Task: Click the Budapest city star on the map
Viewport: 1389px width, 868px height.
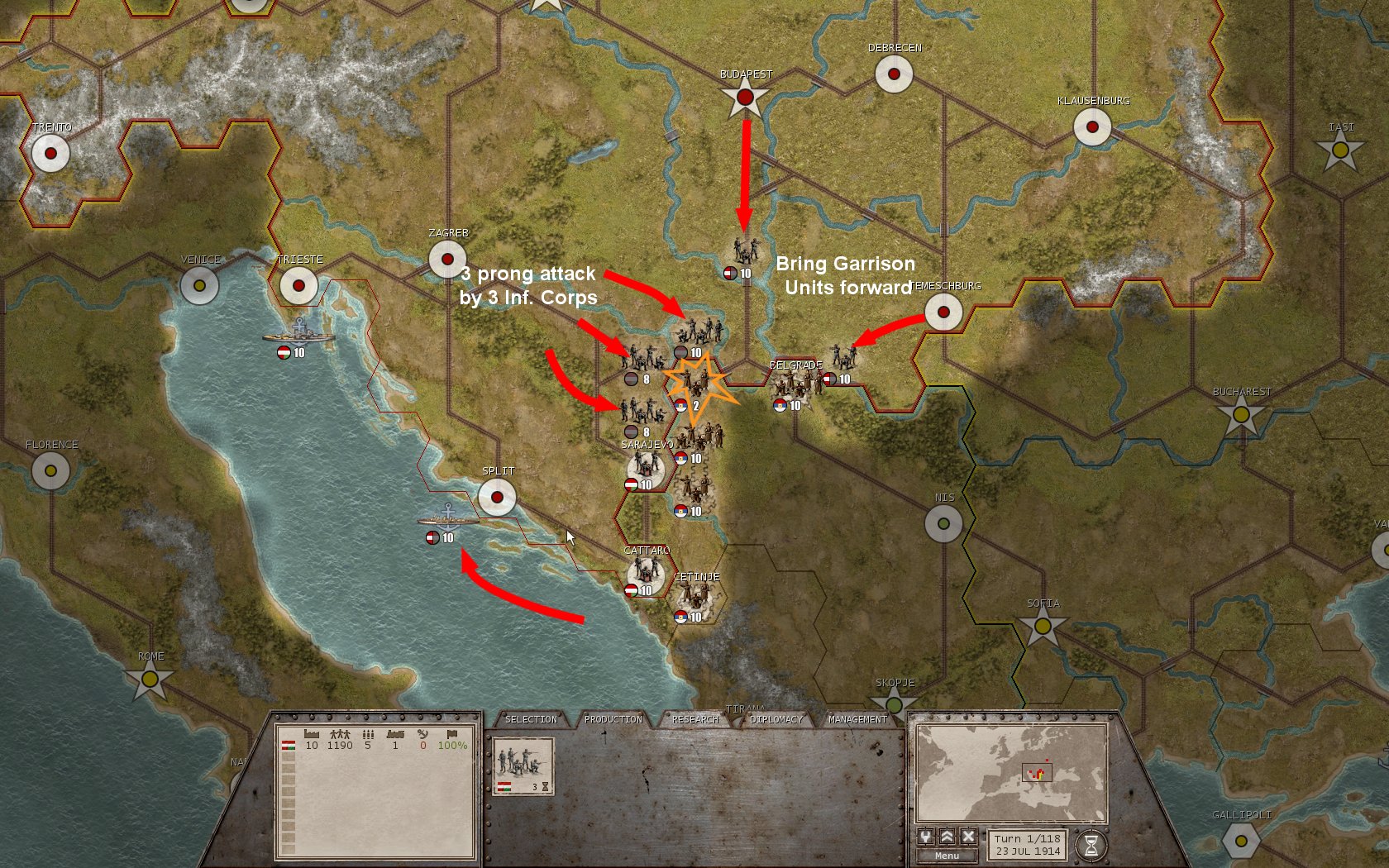Action: 746,95
